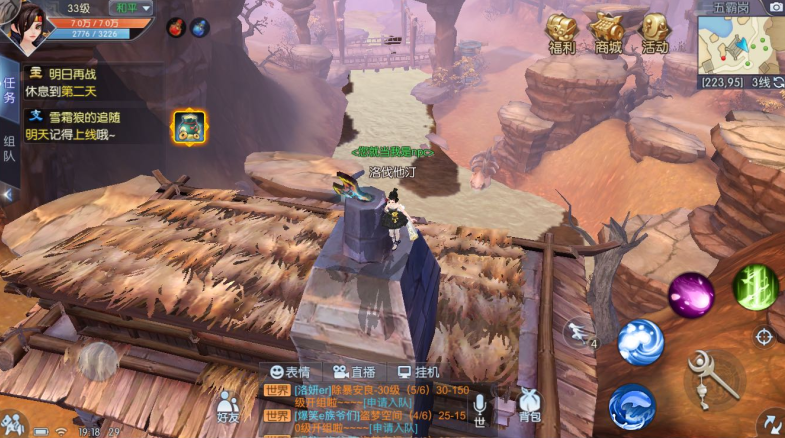The width and height of the screenshot is (785, 438).
Task: Open the 和平 combat mode dropdown
Action: [x=131, y=8]
